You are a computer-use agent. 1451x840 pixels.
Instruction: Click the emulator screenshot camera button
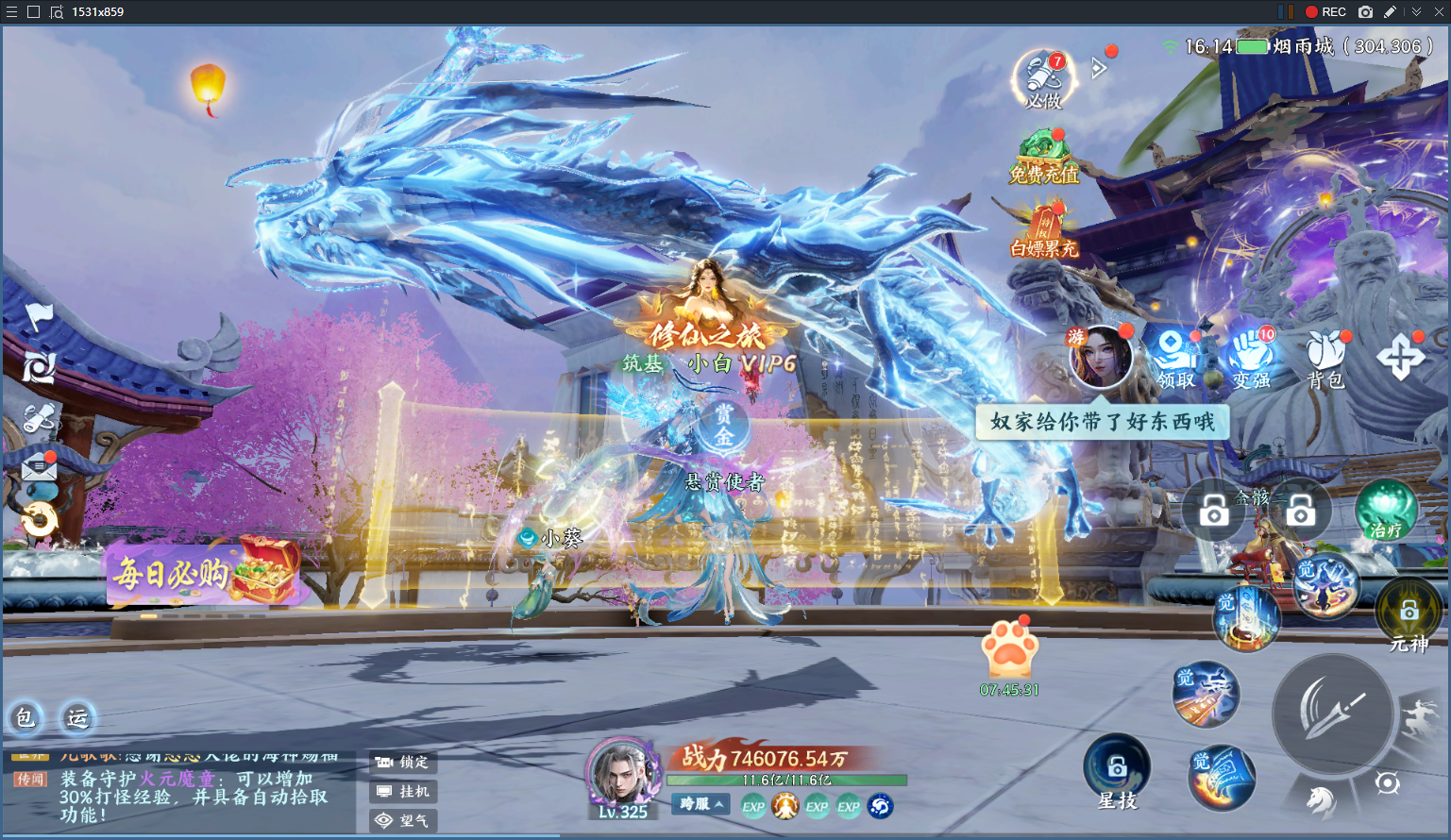tap(1365, 12)
